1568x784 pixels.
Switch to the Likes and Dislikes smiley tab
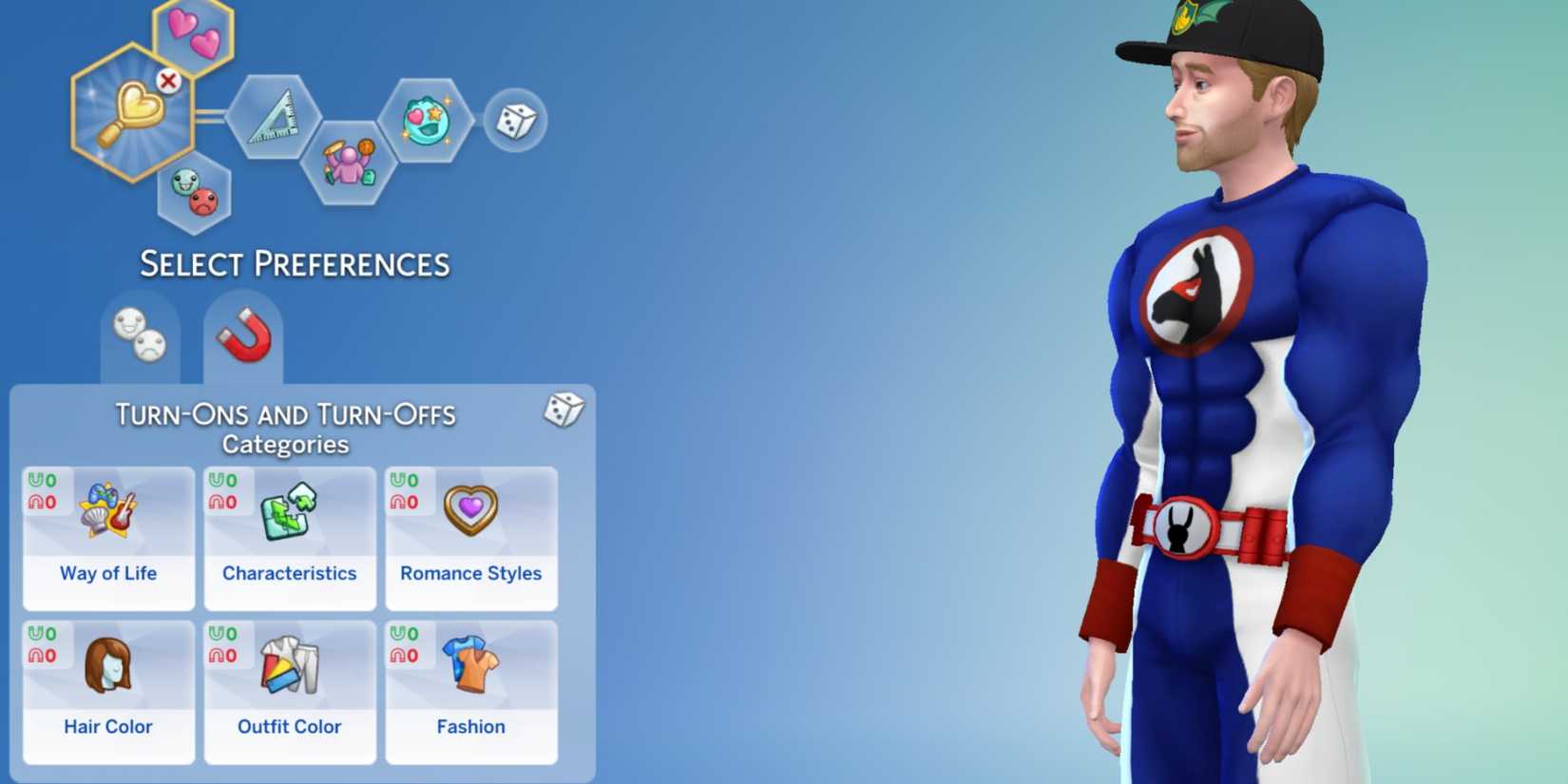coord(136,335)
